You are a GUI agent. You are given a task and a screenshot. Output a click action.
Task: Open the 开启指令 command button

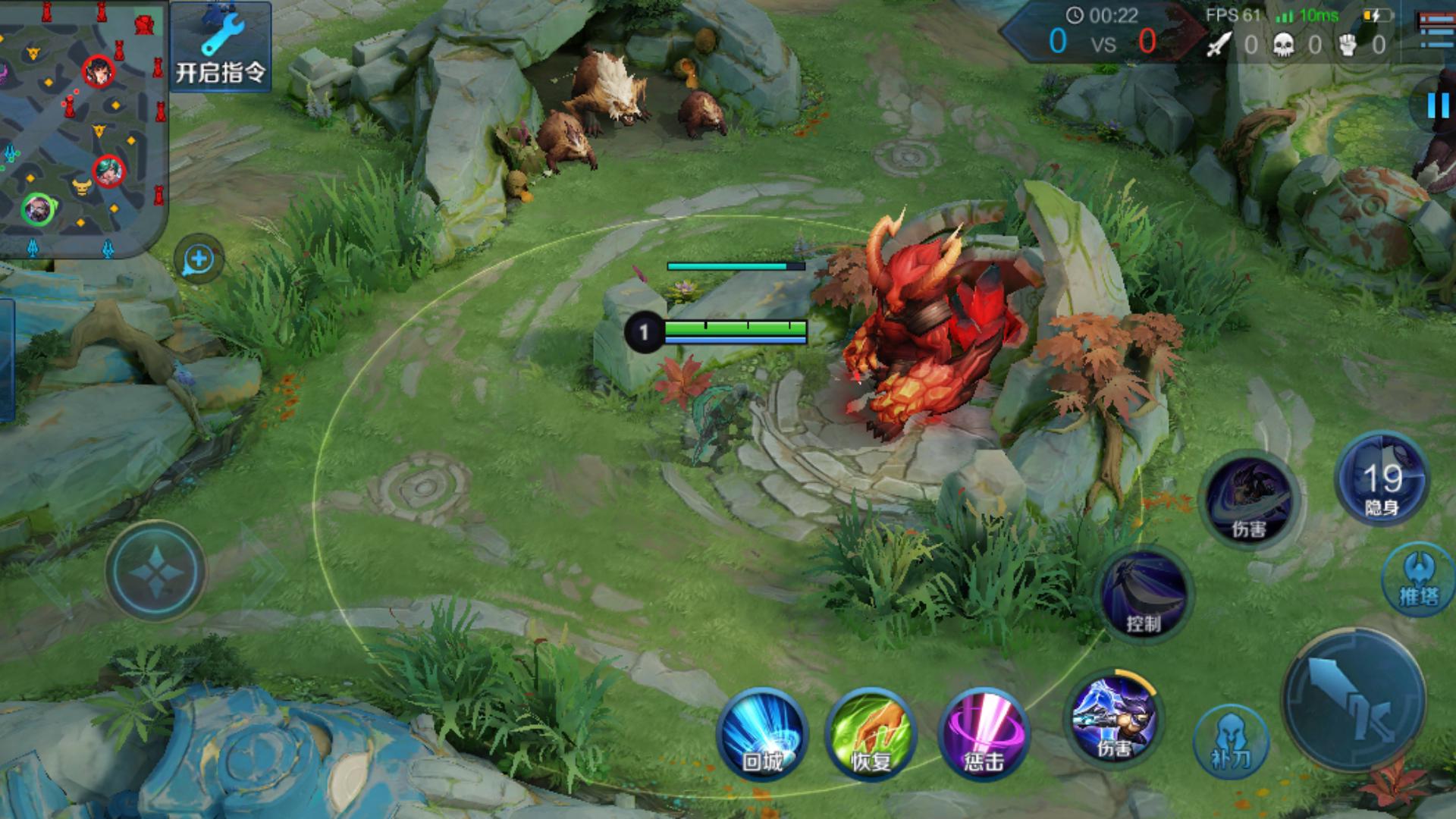click(x=220, y=47)
